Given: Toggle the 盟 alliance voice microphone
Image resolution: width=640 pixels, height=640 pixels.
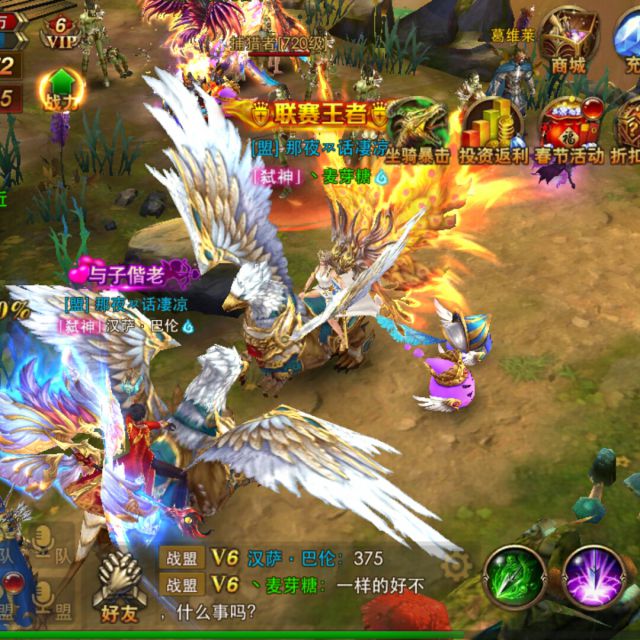Looking at the screenshot, I should coord(42,597).
